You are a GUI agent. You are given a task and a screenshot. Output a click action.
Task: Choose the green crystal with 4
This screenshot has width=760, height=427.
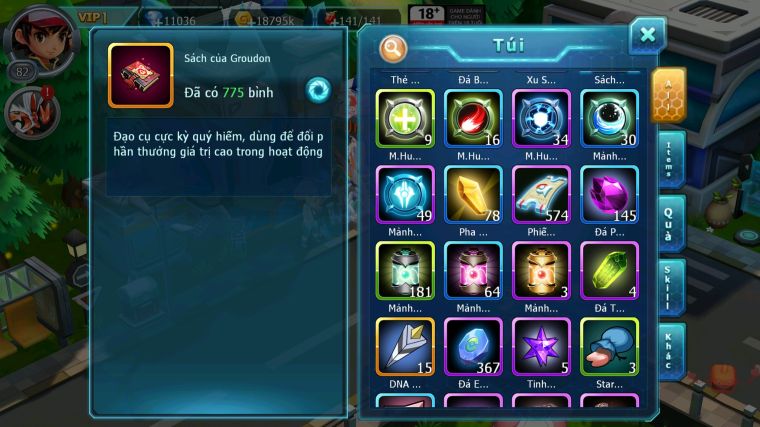608,270
